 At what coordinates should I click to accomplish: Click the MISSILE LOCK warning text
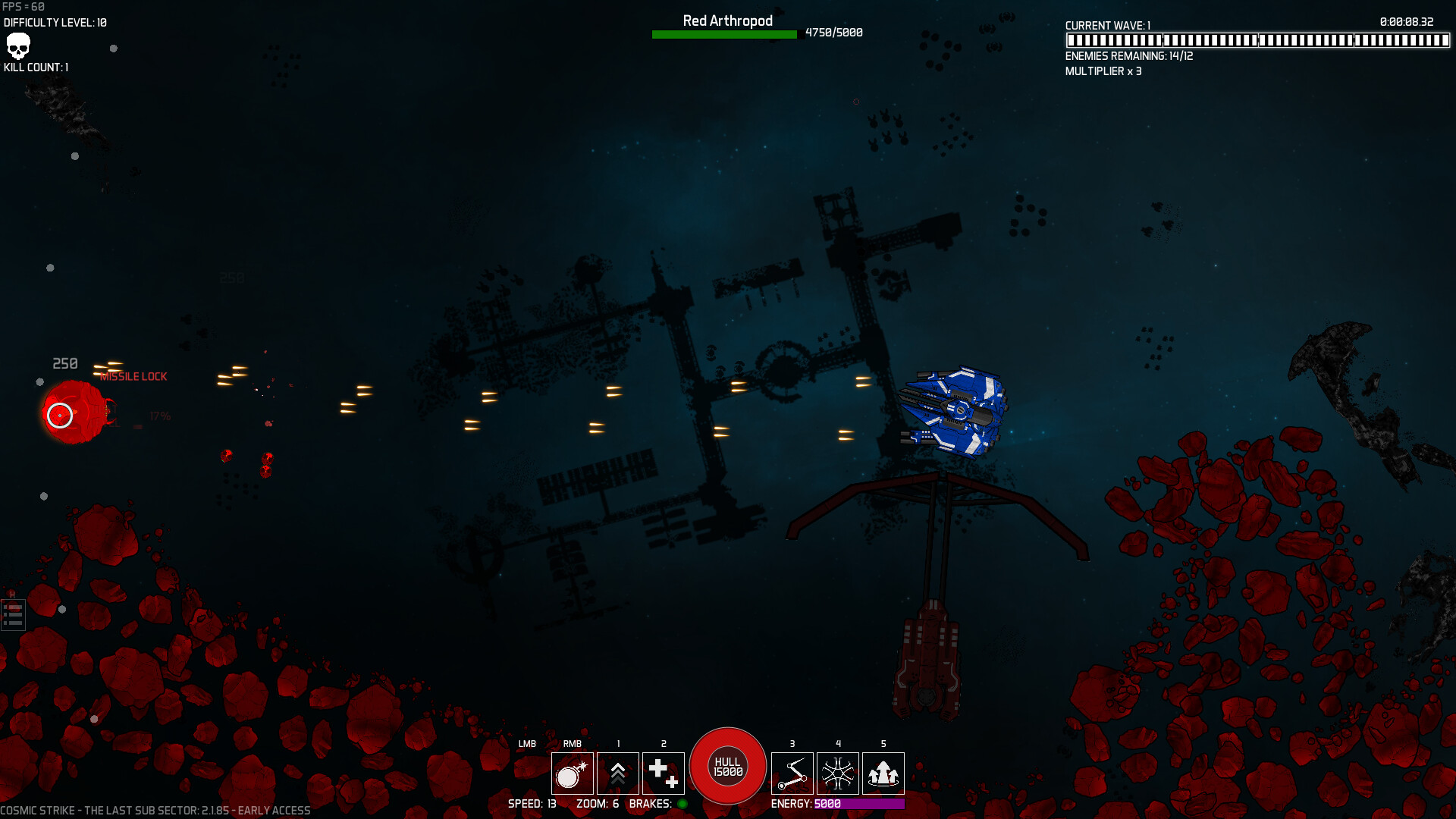tap(133, 375)
